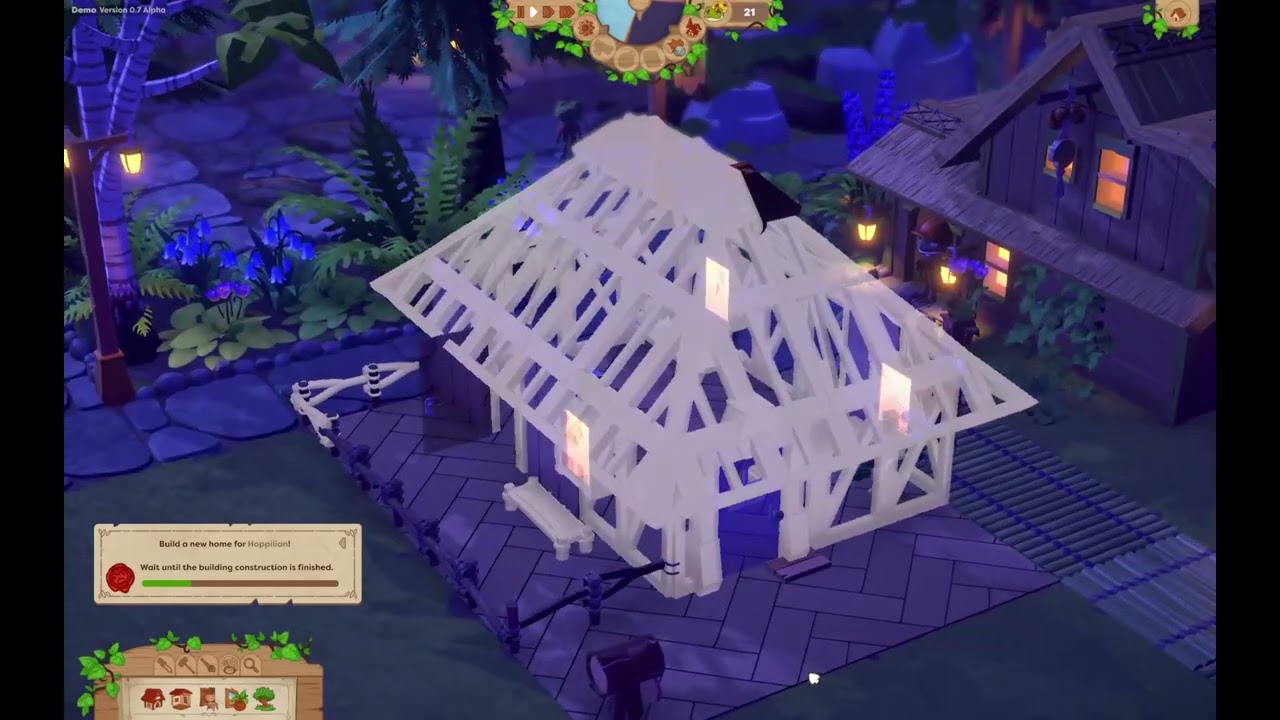This screenshot has height=720, width=1280.
Task: Choose the market stall build category
Action: pyautogui.click(x=181, y=699)
